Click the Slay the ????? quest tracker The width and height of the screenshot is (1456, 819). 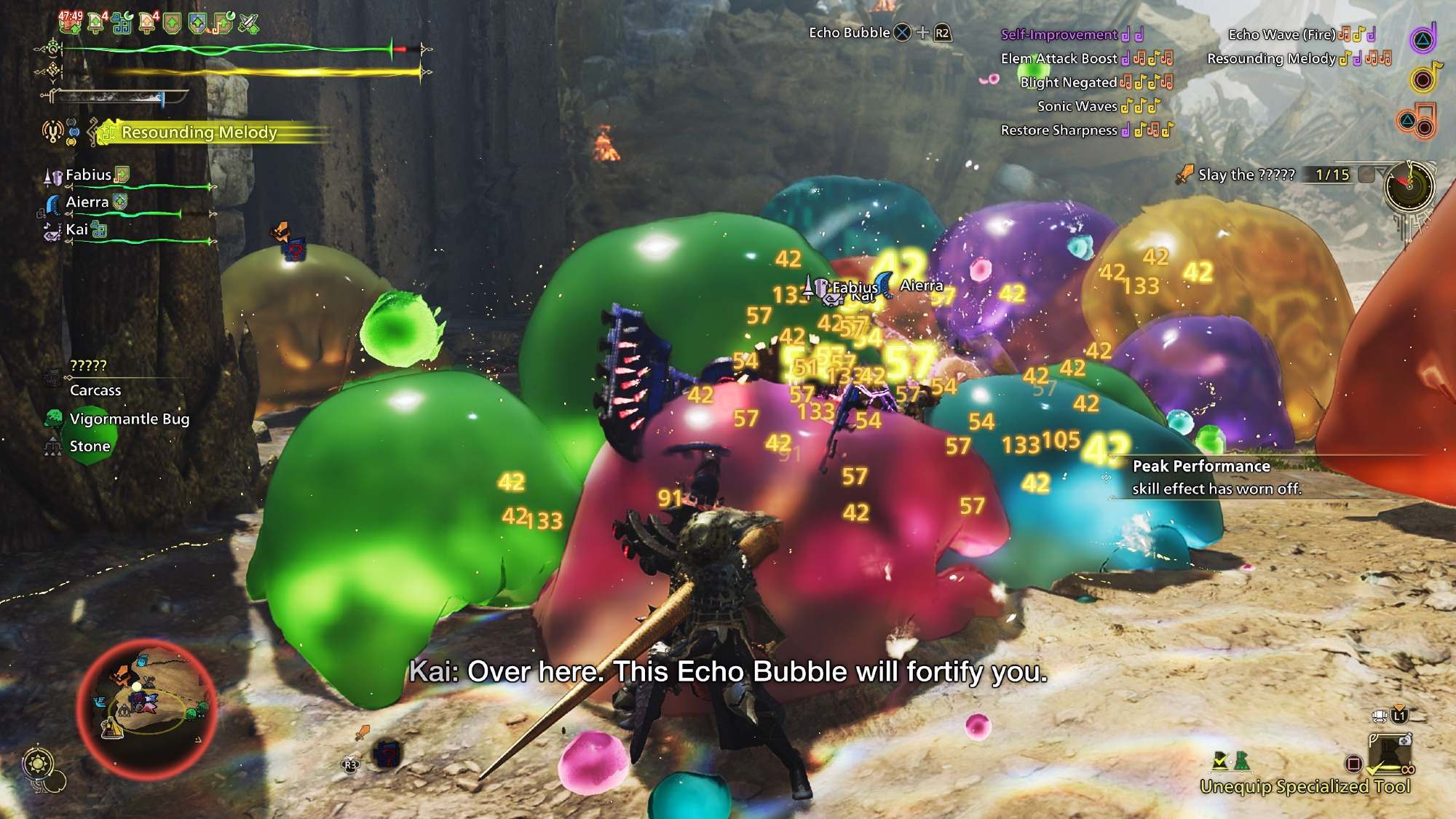(x=1246, y=175)
